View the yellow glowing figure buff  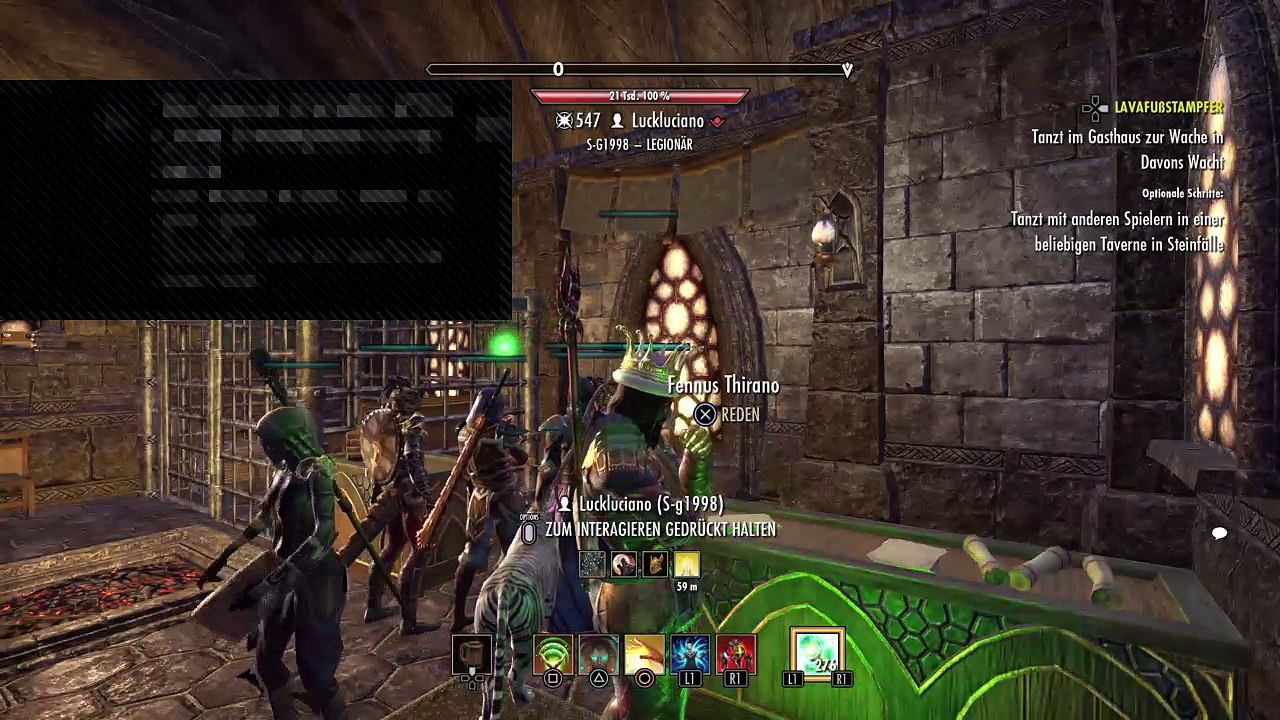pos(686,565)
